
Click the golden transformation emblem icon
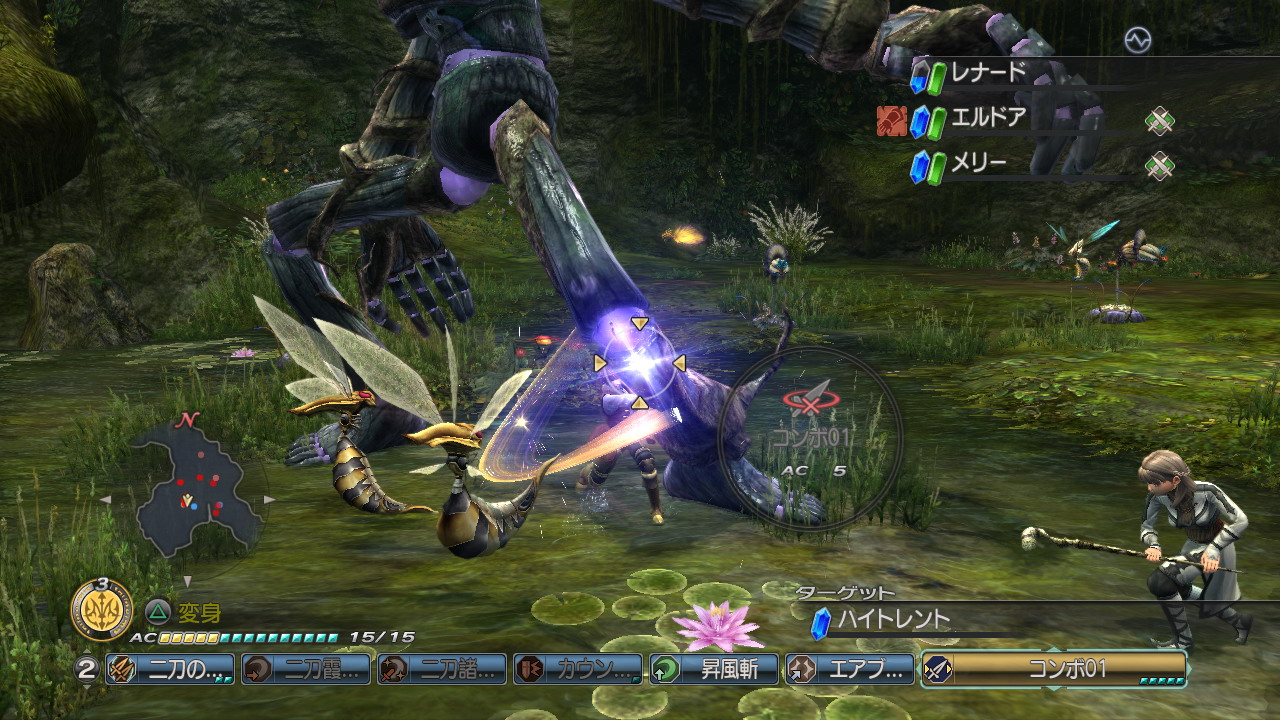(102, 606)
